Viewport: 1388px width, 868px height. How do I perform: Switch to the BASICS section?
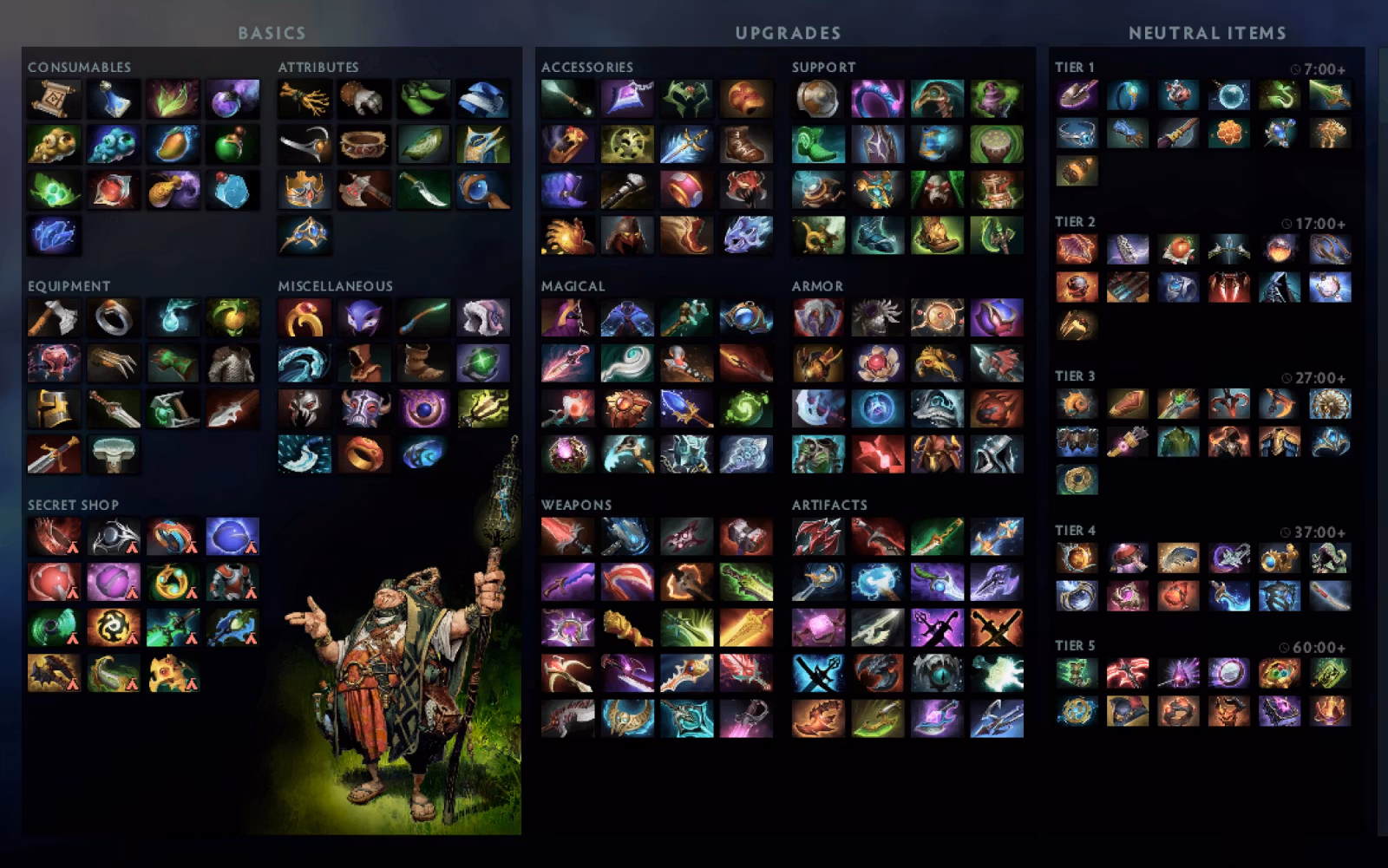click(x=270, y=32)
